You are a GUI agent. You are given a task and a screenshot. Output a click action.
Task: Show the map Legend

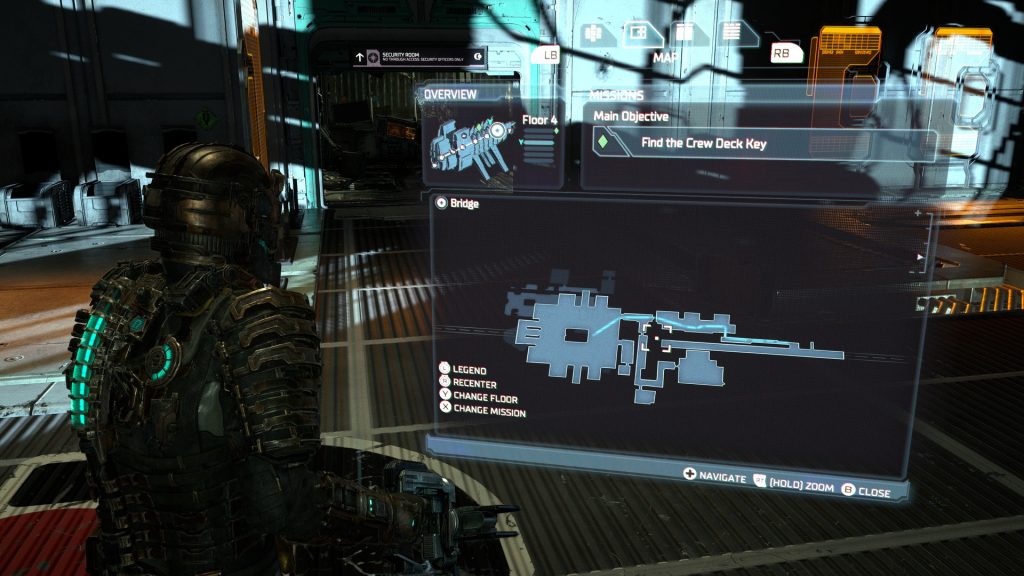(468, 370)
